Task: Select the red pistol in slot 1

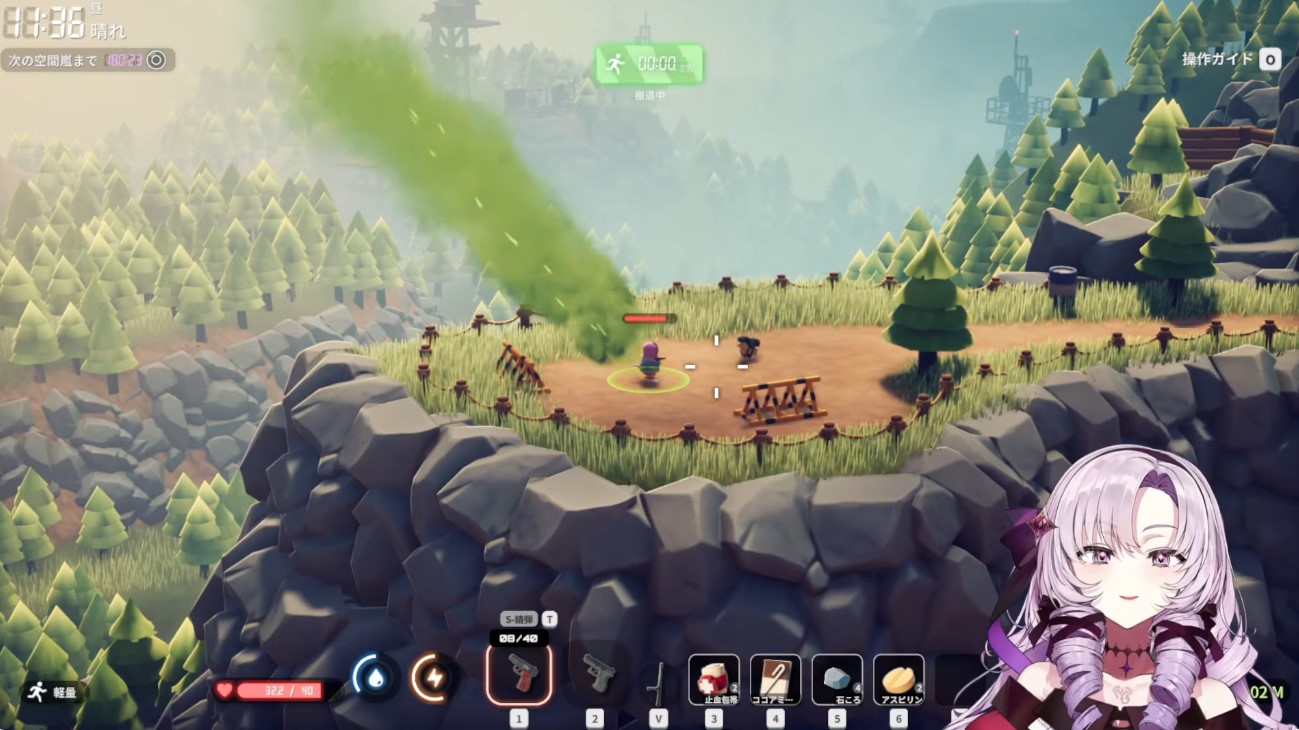Action: pyautogui.click(x=518, y=674)
